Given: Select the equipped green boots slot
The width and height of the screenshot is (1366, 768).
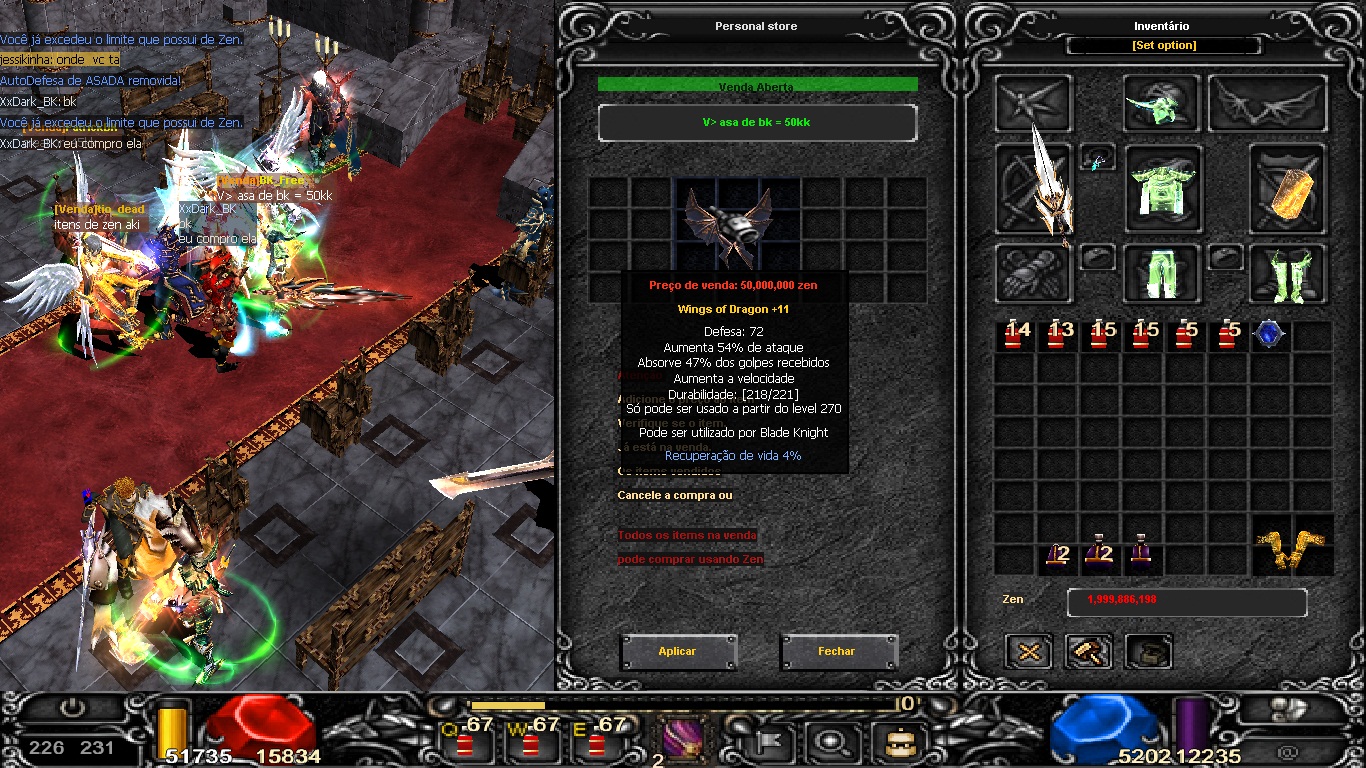Looking at the screenshot, I should (1288, 273).
